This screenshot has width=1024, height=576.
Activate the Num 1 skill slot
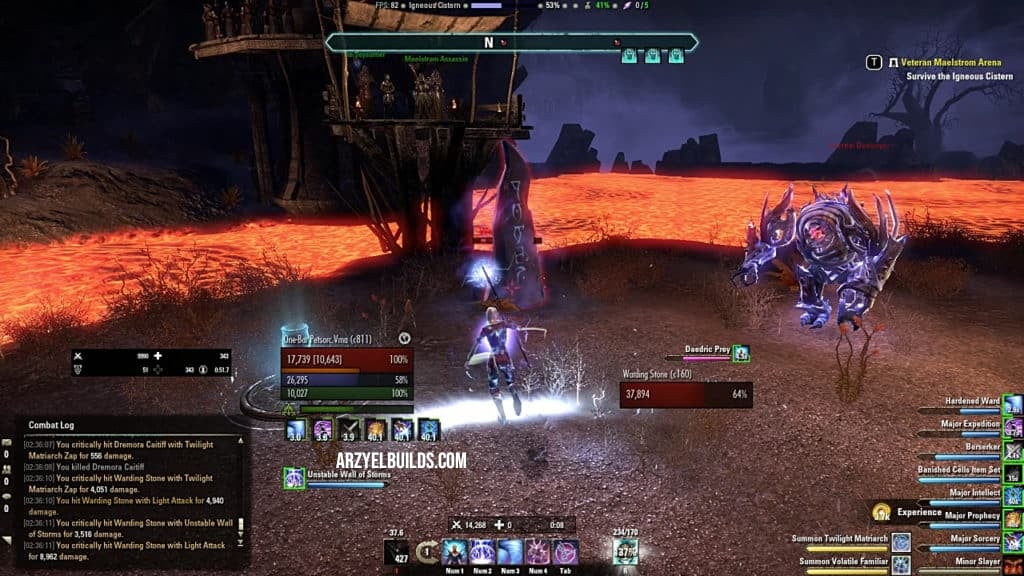[455, 552]
